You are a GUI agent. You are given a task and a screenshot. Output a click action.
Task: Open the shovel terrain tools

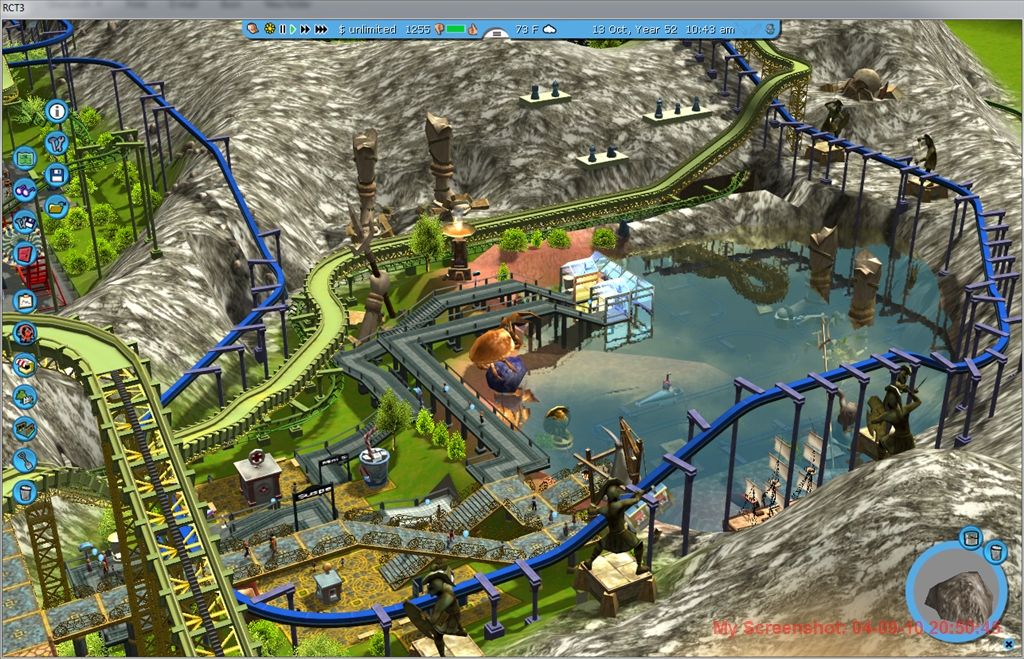coord(25,460)
